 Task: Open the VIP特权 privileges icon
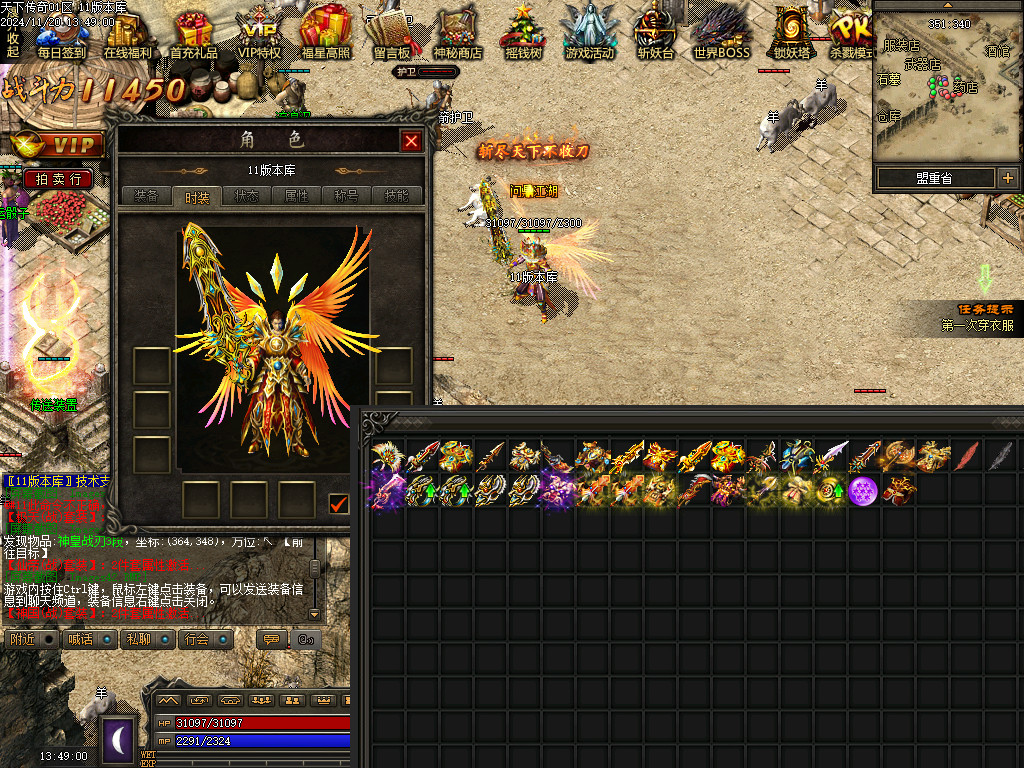pos(259,36)
